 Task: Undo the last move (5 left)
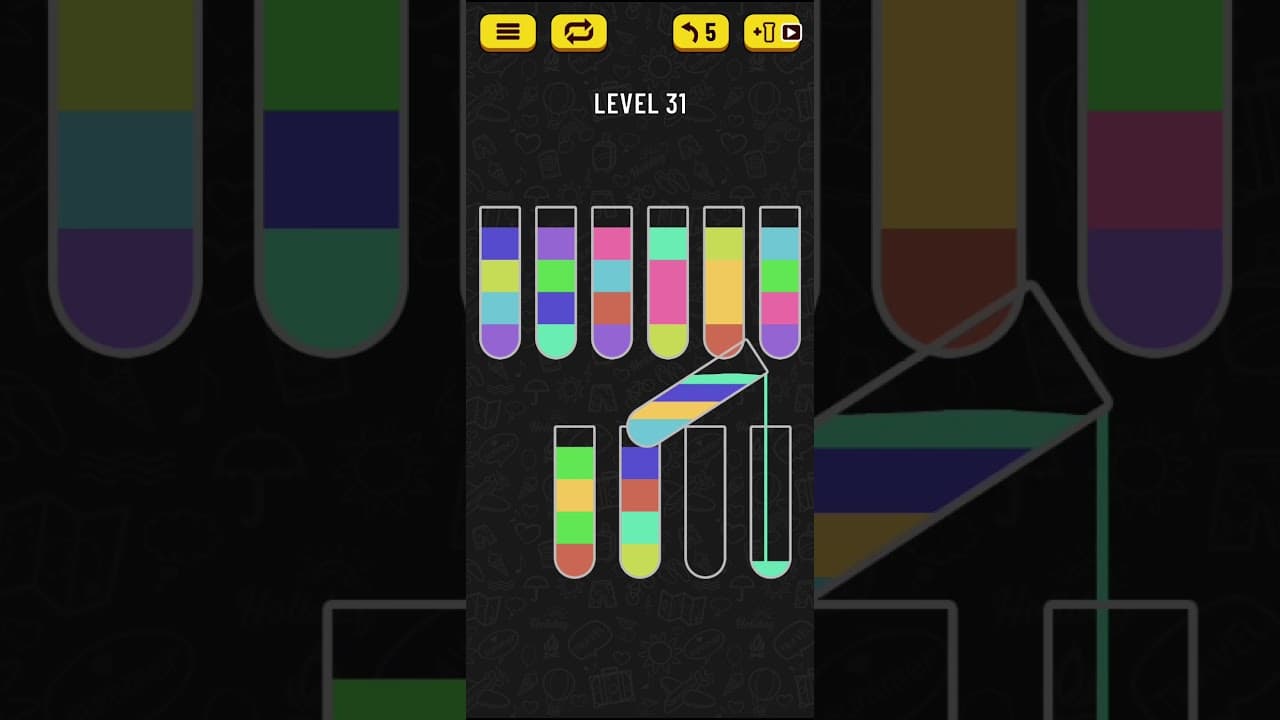(x=700, y=33)
